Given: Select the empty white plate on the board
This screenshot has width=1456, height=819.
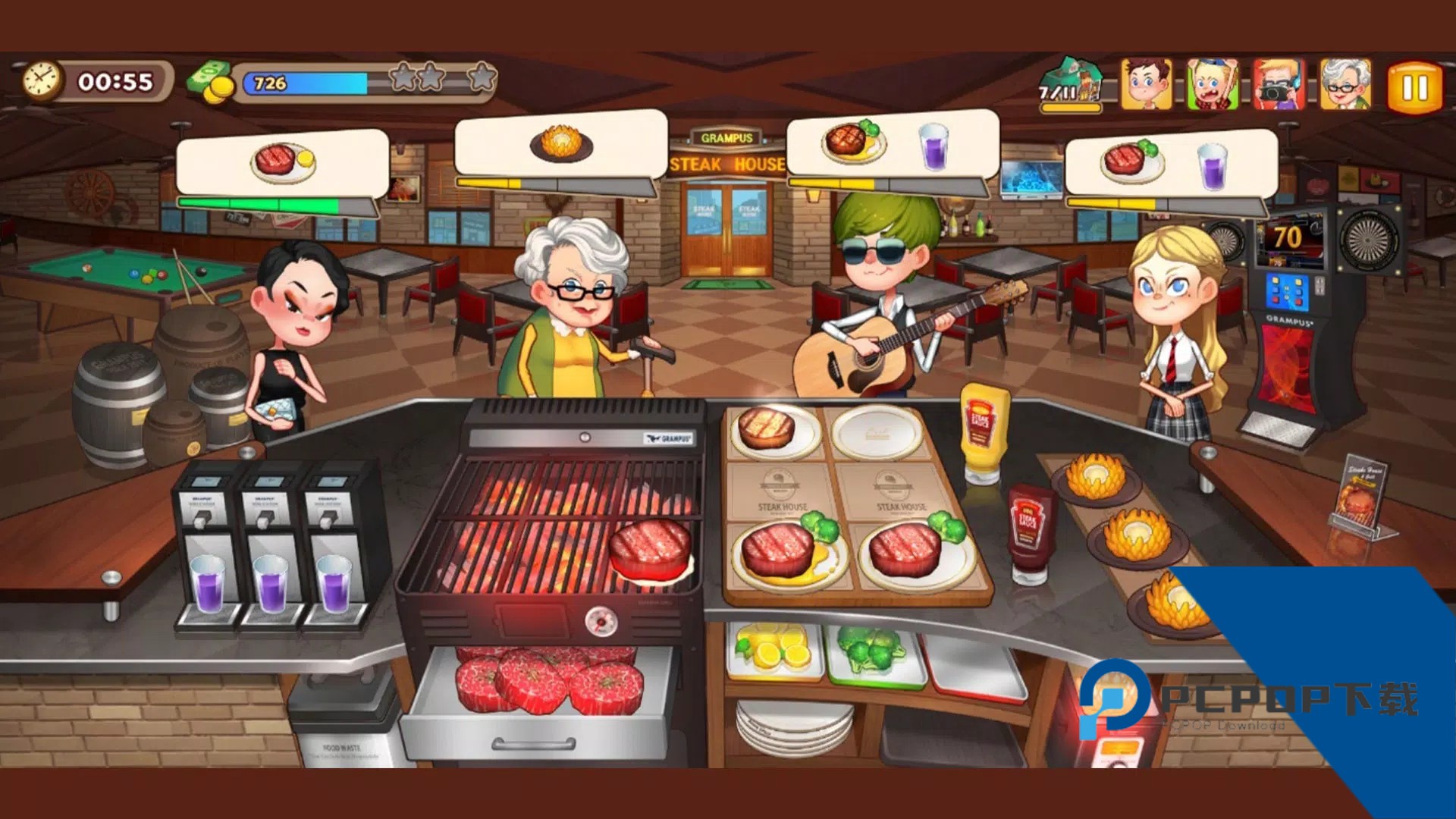Looking at the screenshot, I should [878, 432].
